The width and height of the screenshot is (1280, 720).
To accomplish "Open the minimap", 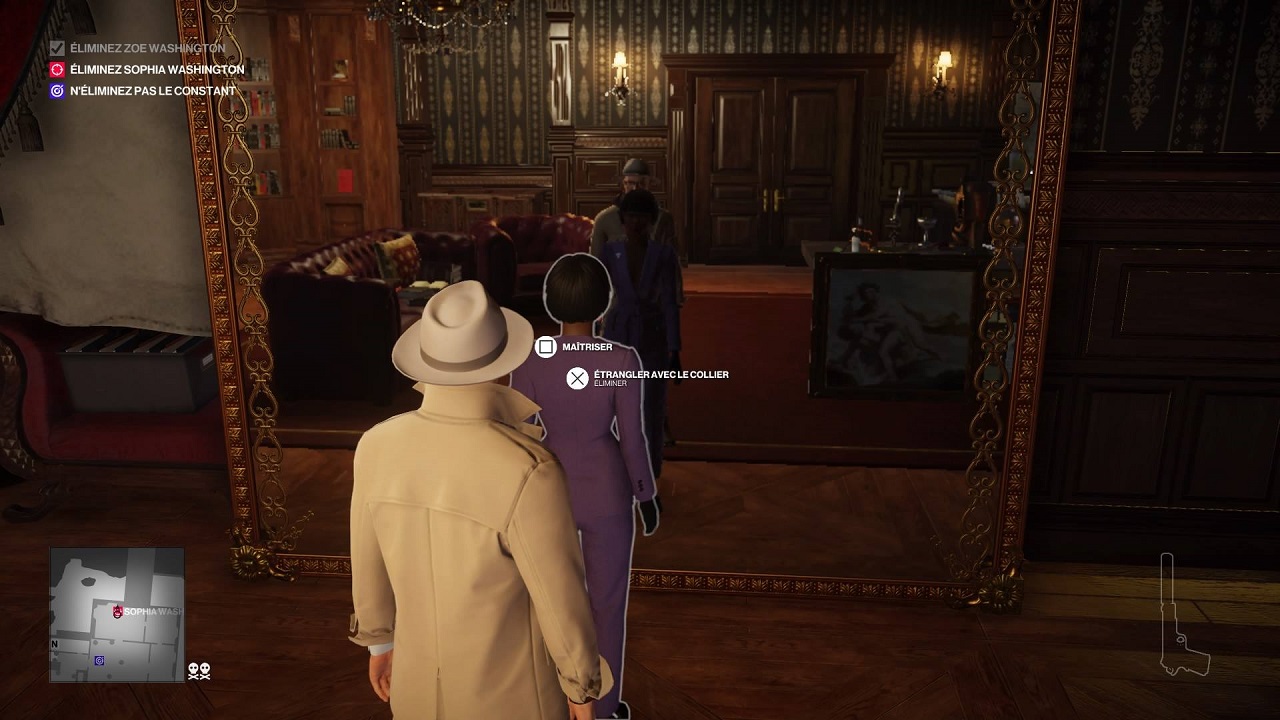I will coord(117,615).
